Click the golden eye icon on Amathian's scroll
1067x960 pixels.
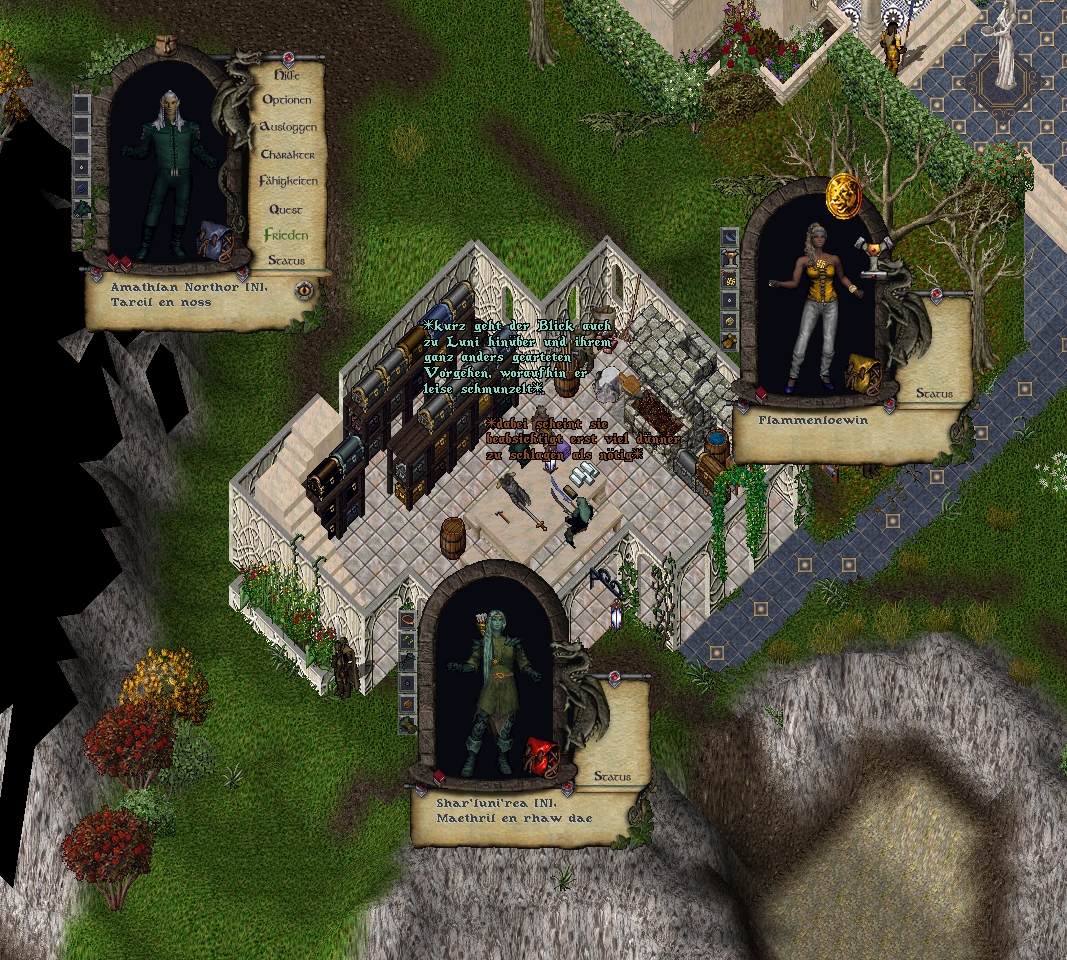coord(304,291)
